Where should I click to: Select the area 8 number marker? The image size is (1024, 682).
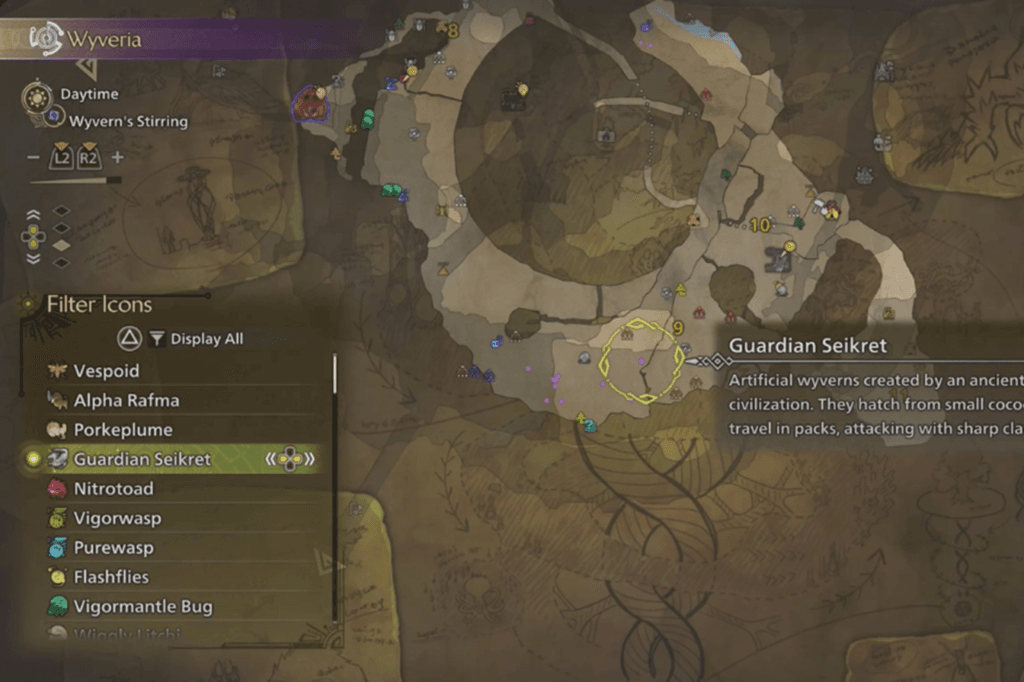tap(452, 31)
